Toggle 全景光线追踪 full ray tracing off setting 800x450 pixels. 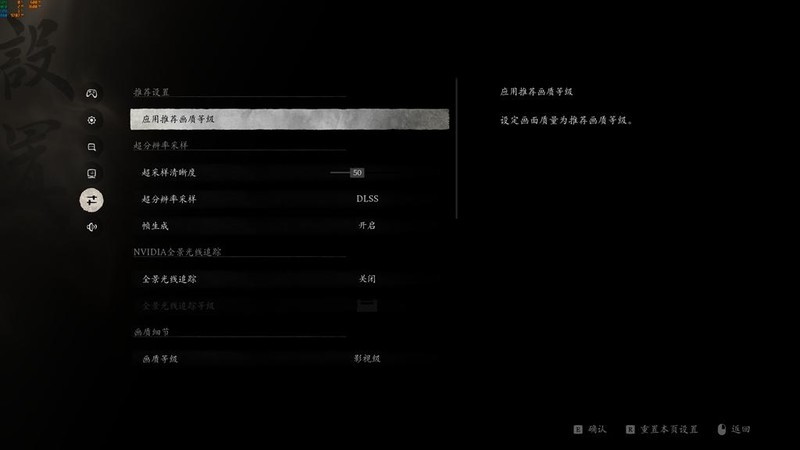[x=367, y=279]
